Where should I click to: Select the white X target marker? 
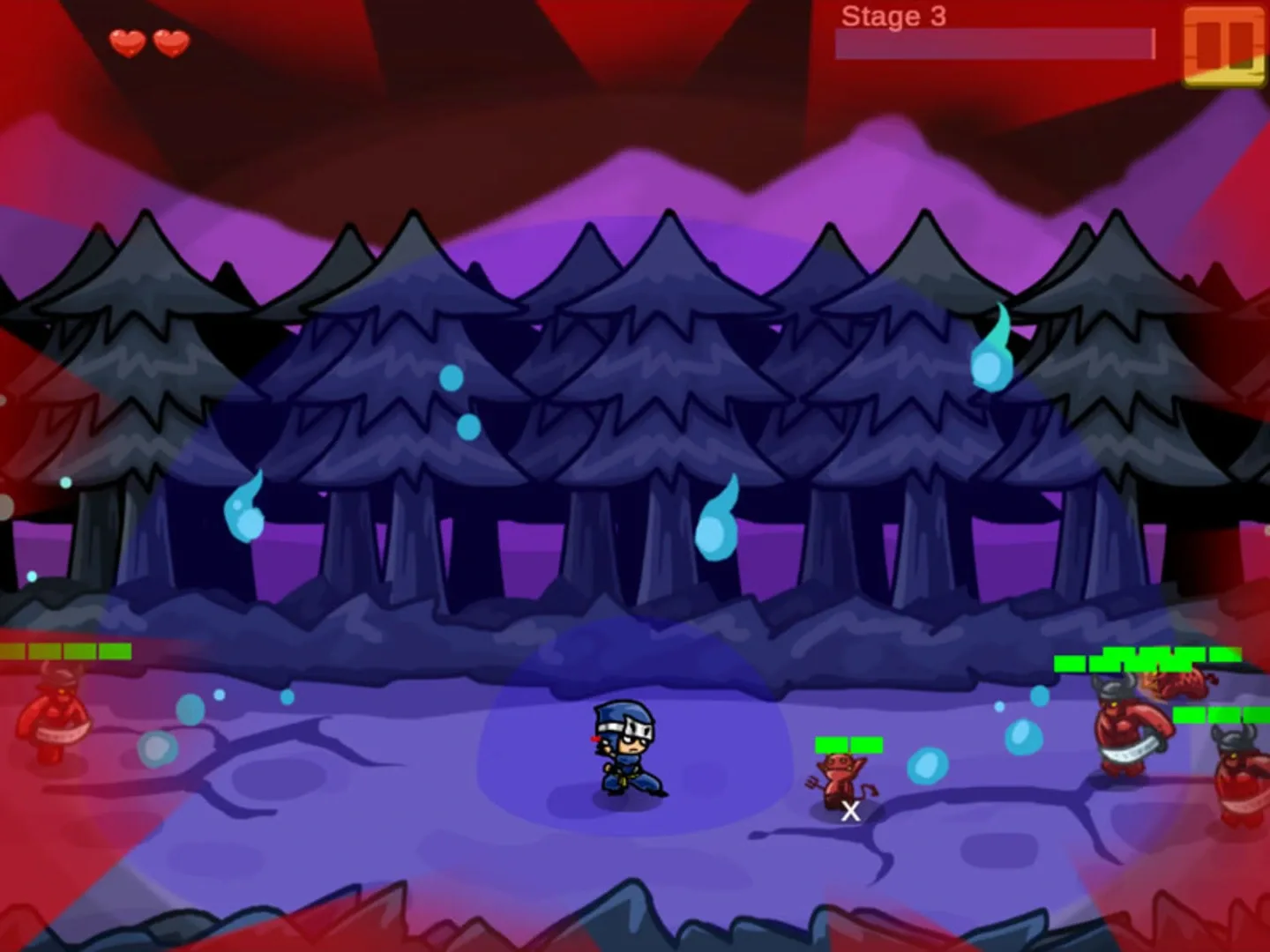tap(849, 812)
